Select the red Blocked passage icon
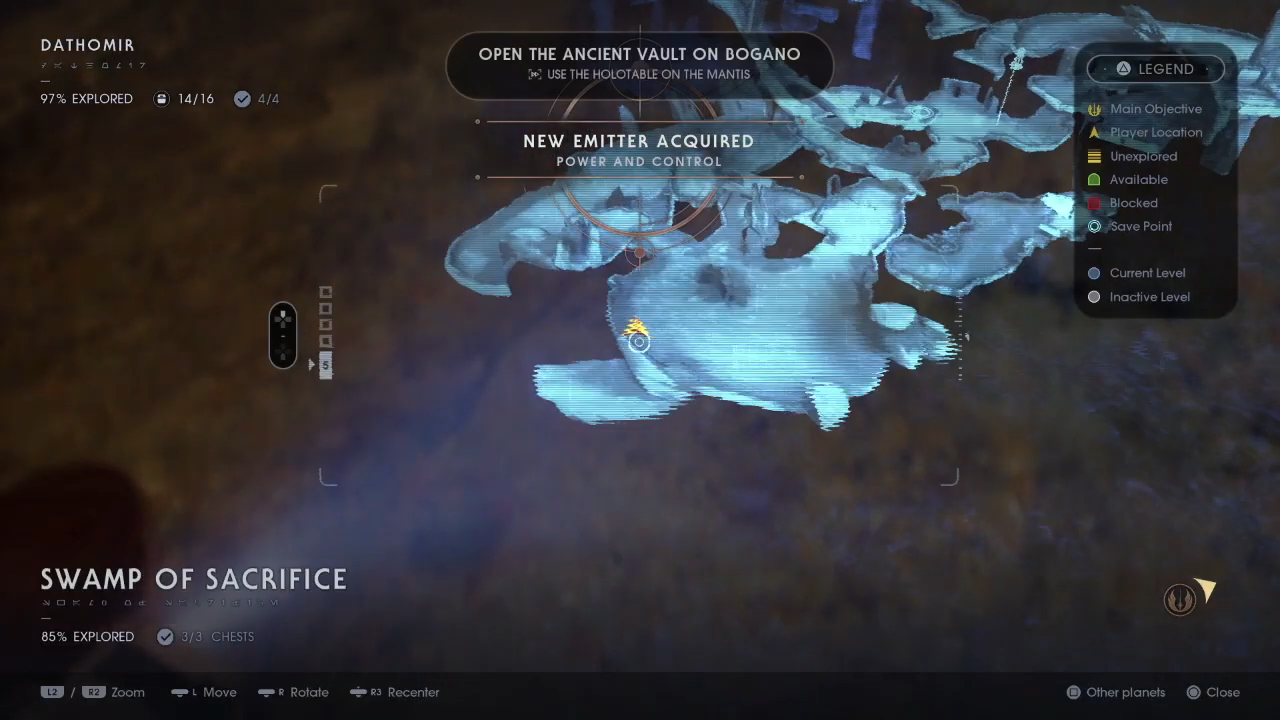 point(1094,203)
